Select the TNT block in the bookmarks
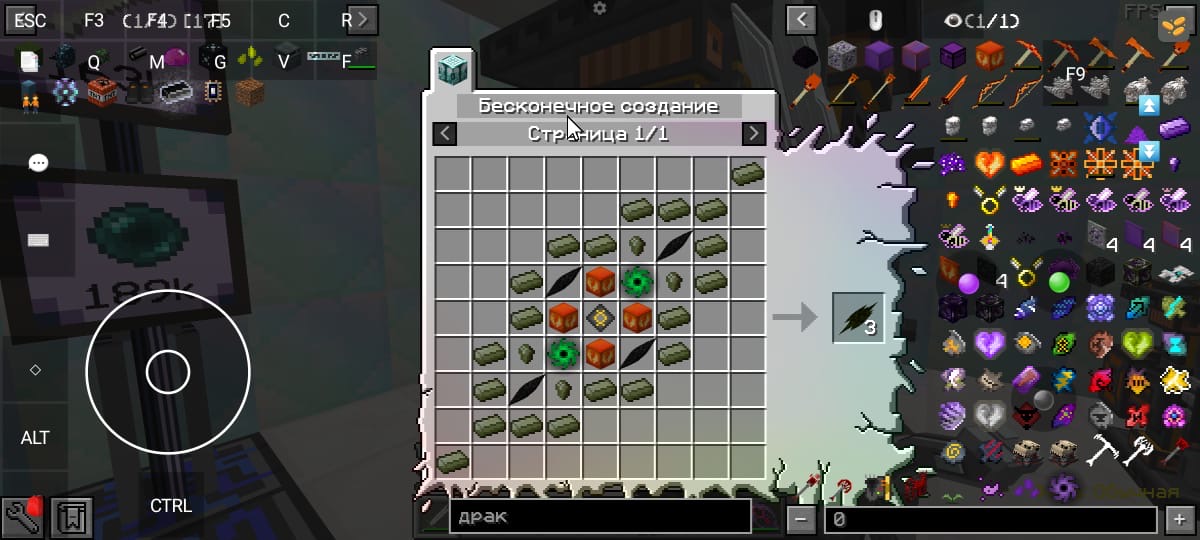The height and width of the screenshot is (540, 1200). click(x=100, y=94)
